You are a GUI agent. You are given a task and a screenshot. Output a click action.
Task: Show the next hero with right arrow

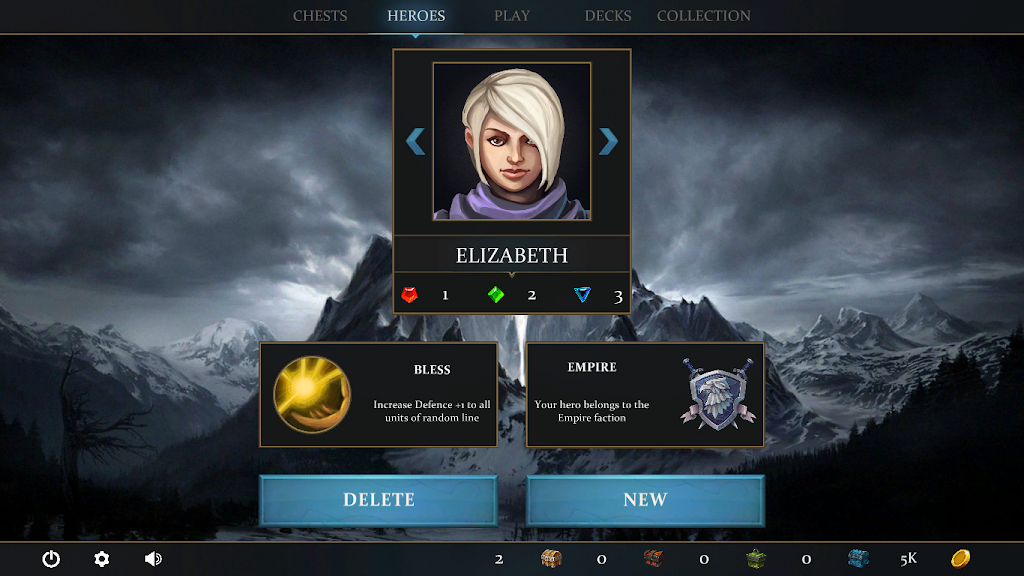(x=608, y=142)
